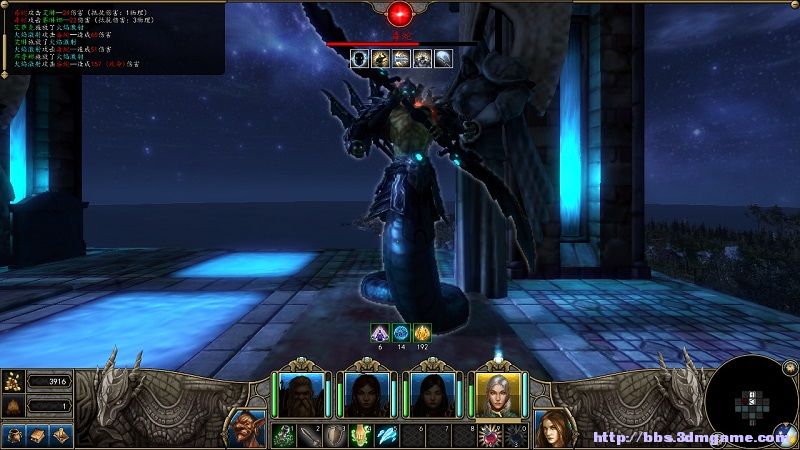Use the dark blue potion in quickslot 0

click(516, 435)
